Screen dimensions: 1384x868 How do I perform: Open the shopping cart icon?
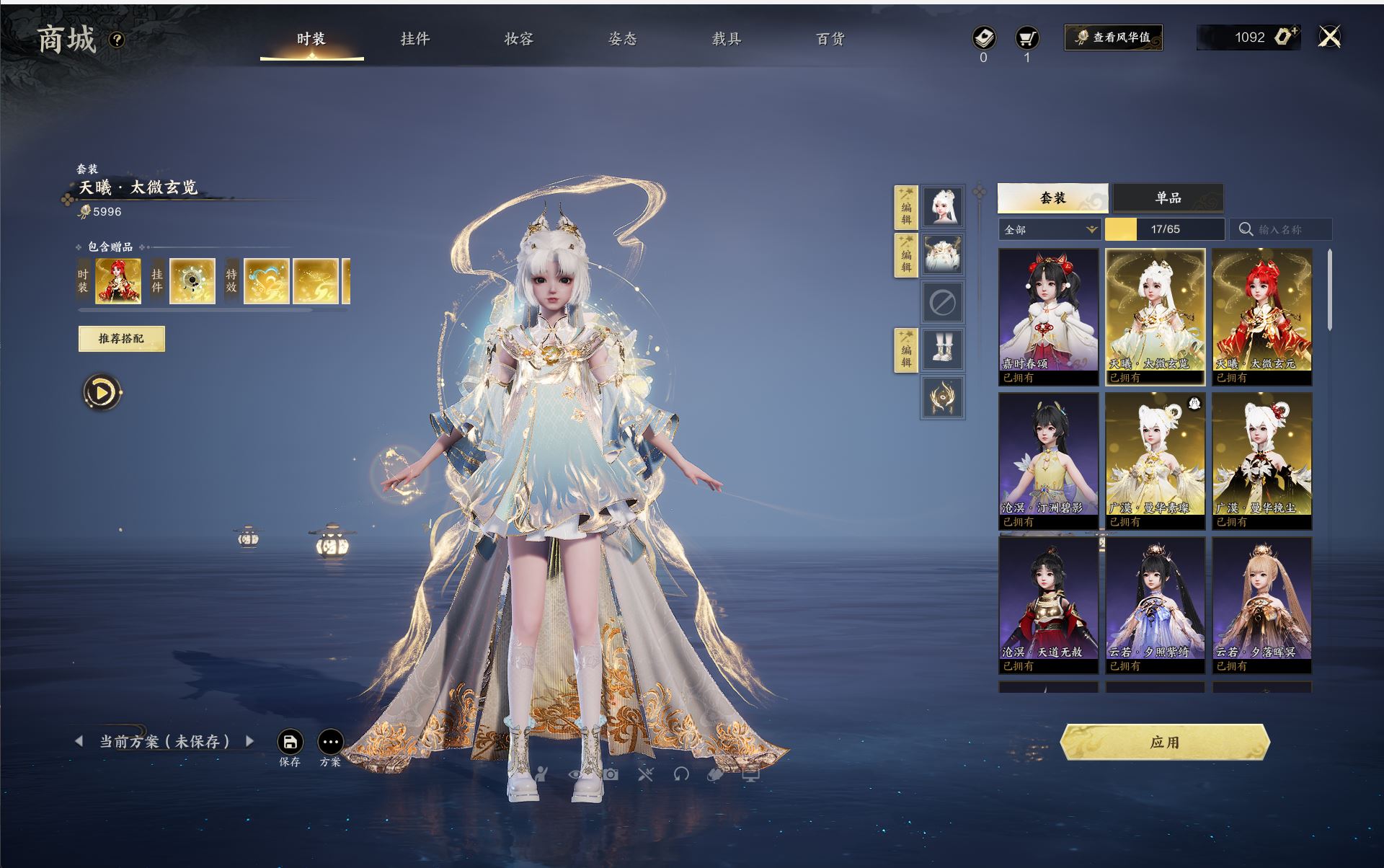click(x=1026, y=38)
